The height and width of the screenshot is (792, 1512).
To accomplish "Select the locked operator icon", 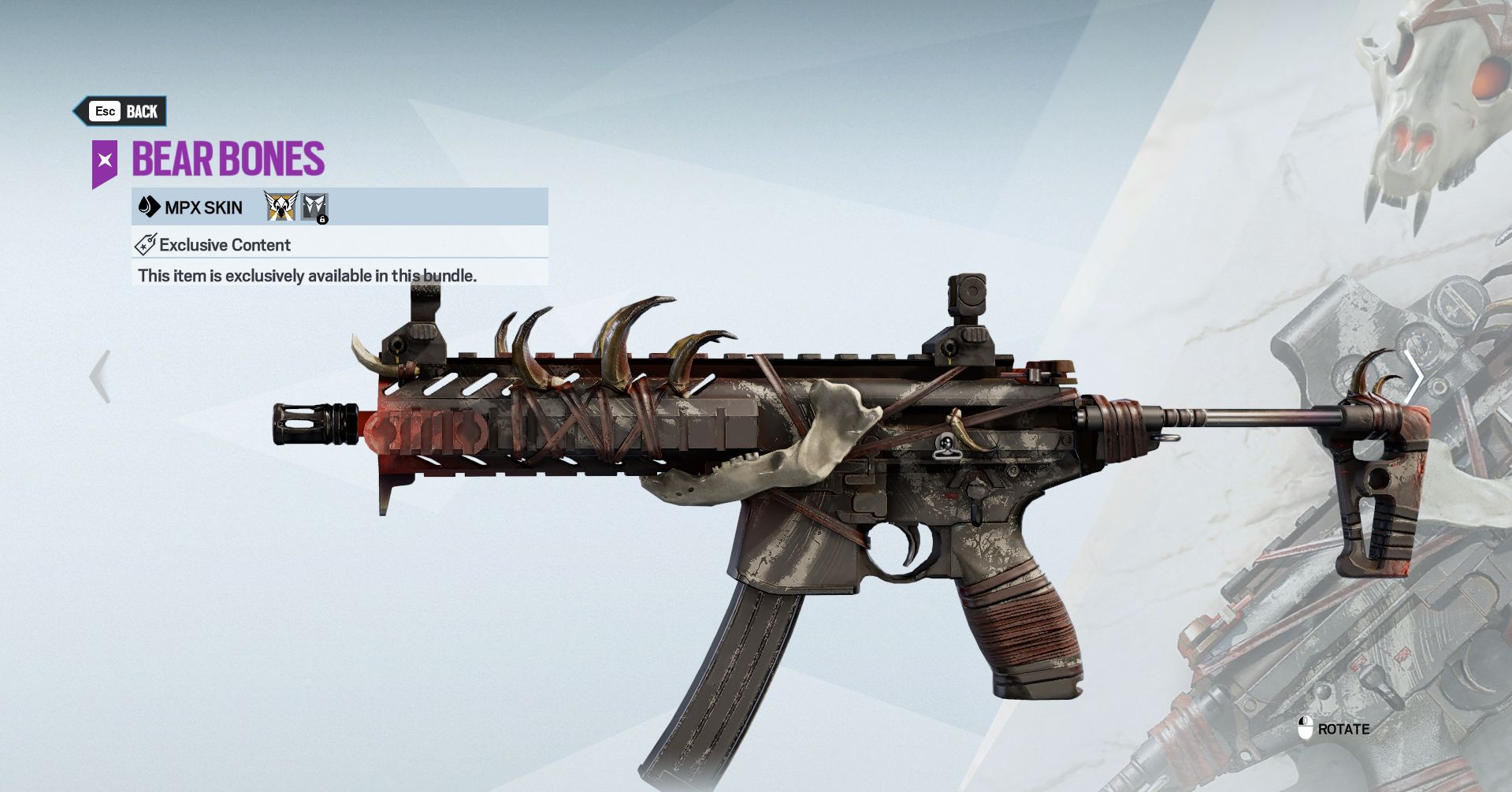I will [x=314, y=207].
